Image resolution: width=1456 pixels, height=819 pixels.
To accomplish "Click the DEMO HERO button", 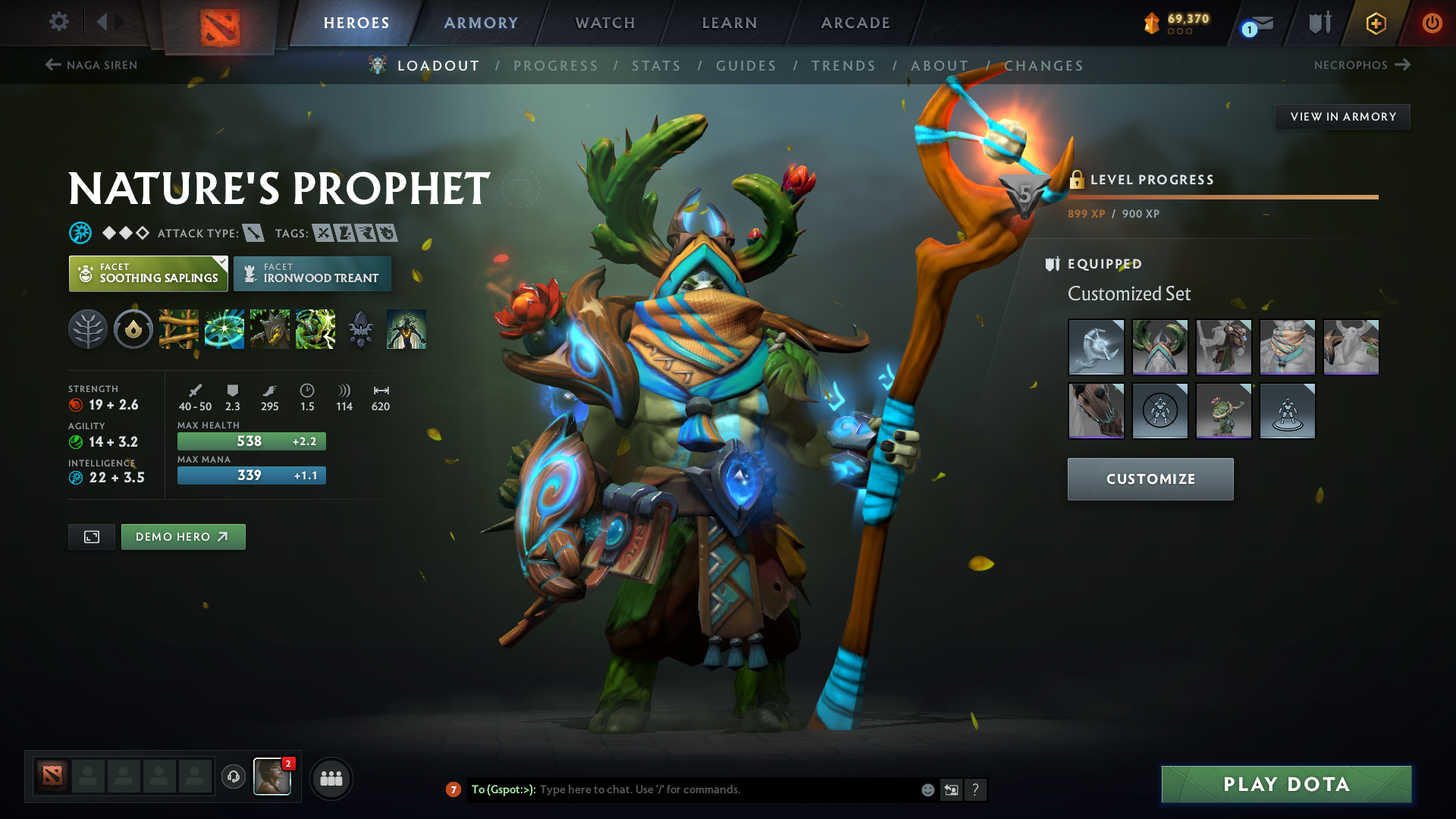I will point(183,536).
